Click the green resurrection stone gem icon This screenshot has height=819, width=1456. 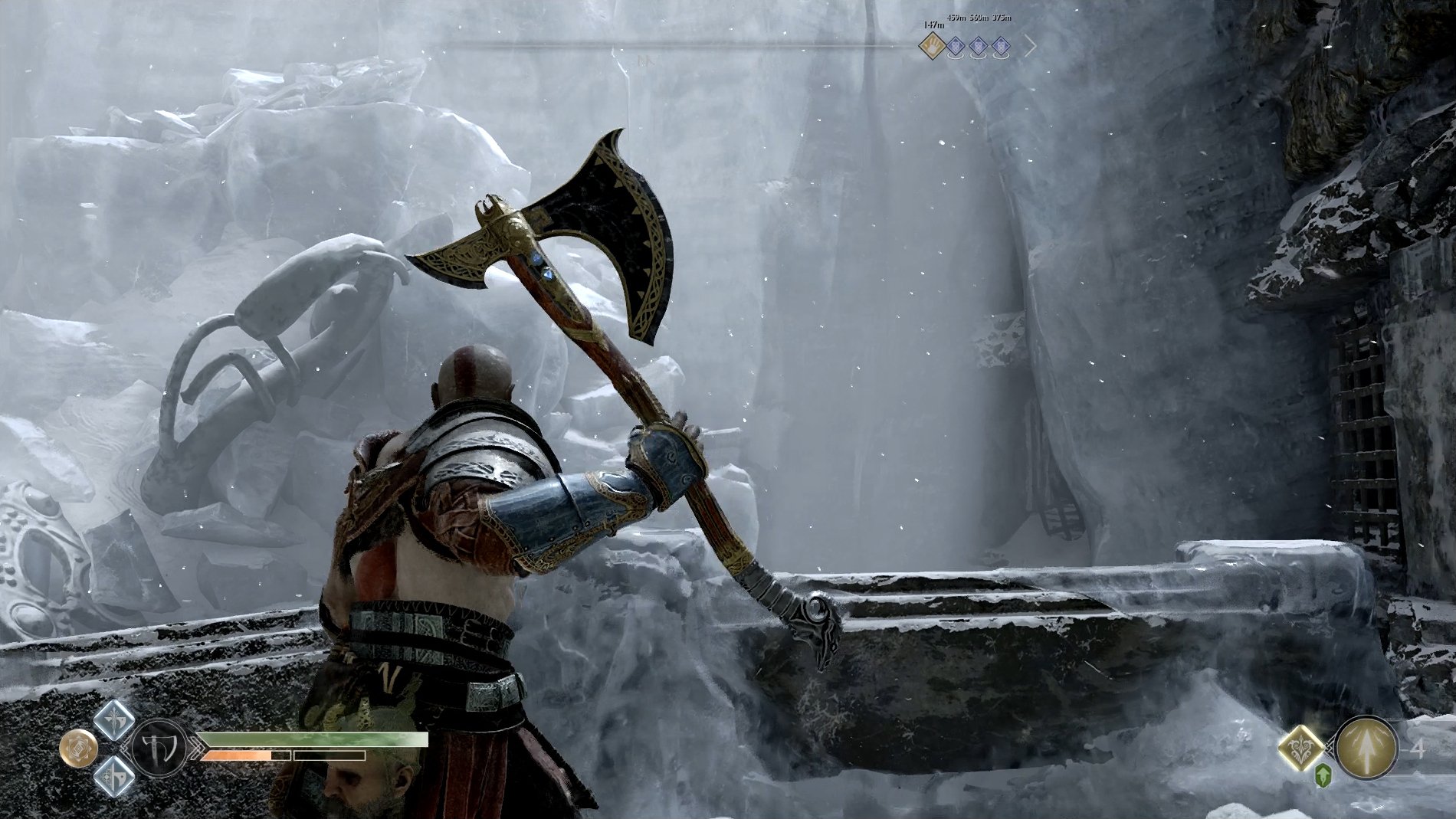[x=1323, y=776]
